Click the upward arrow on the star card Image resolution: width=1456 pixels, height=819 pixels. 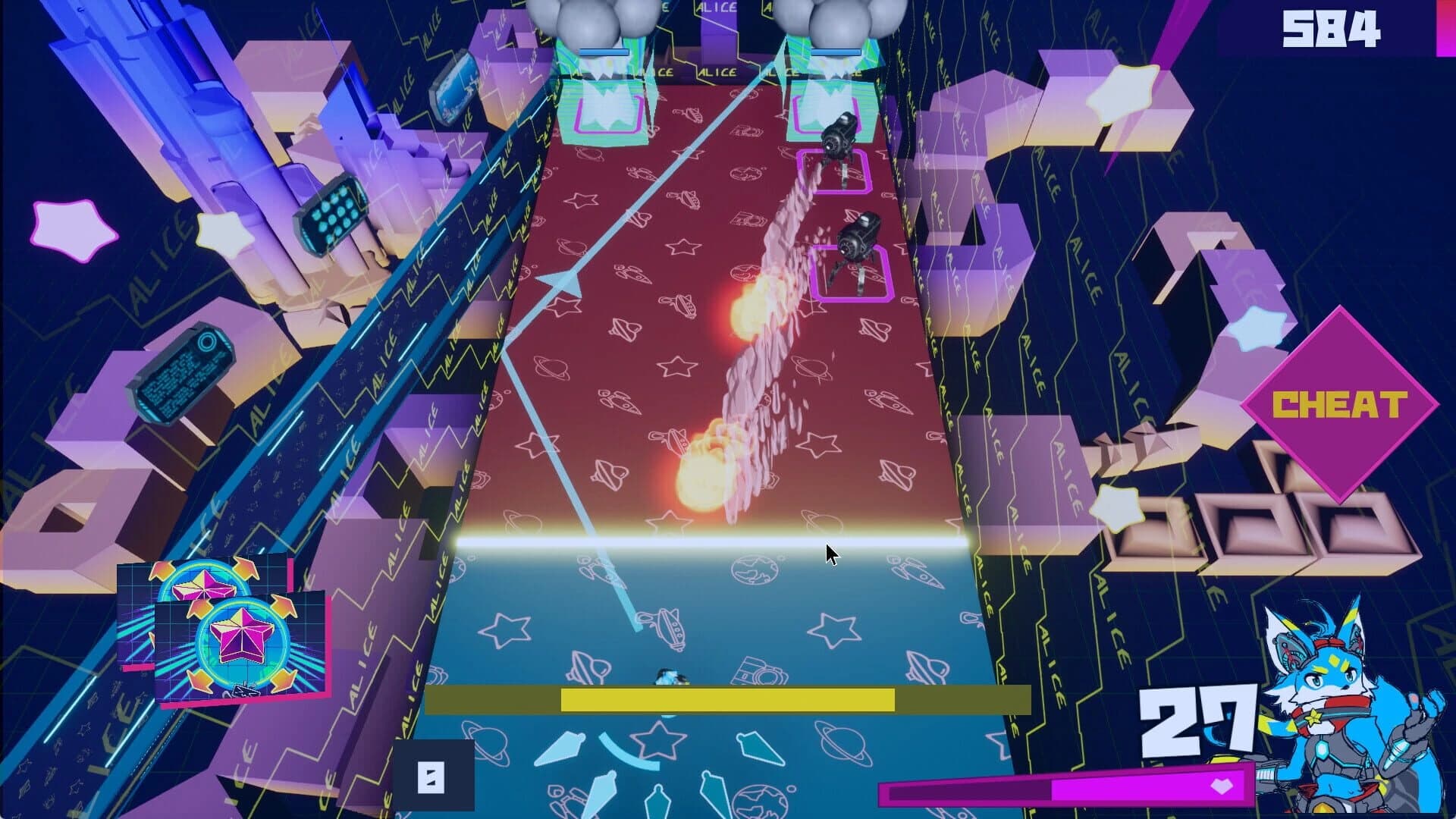coord(282,608)
